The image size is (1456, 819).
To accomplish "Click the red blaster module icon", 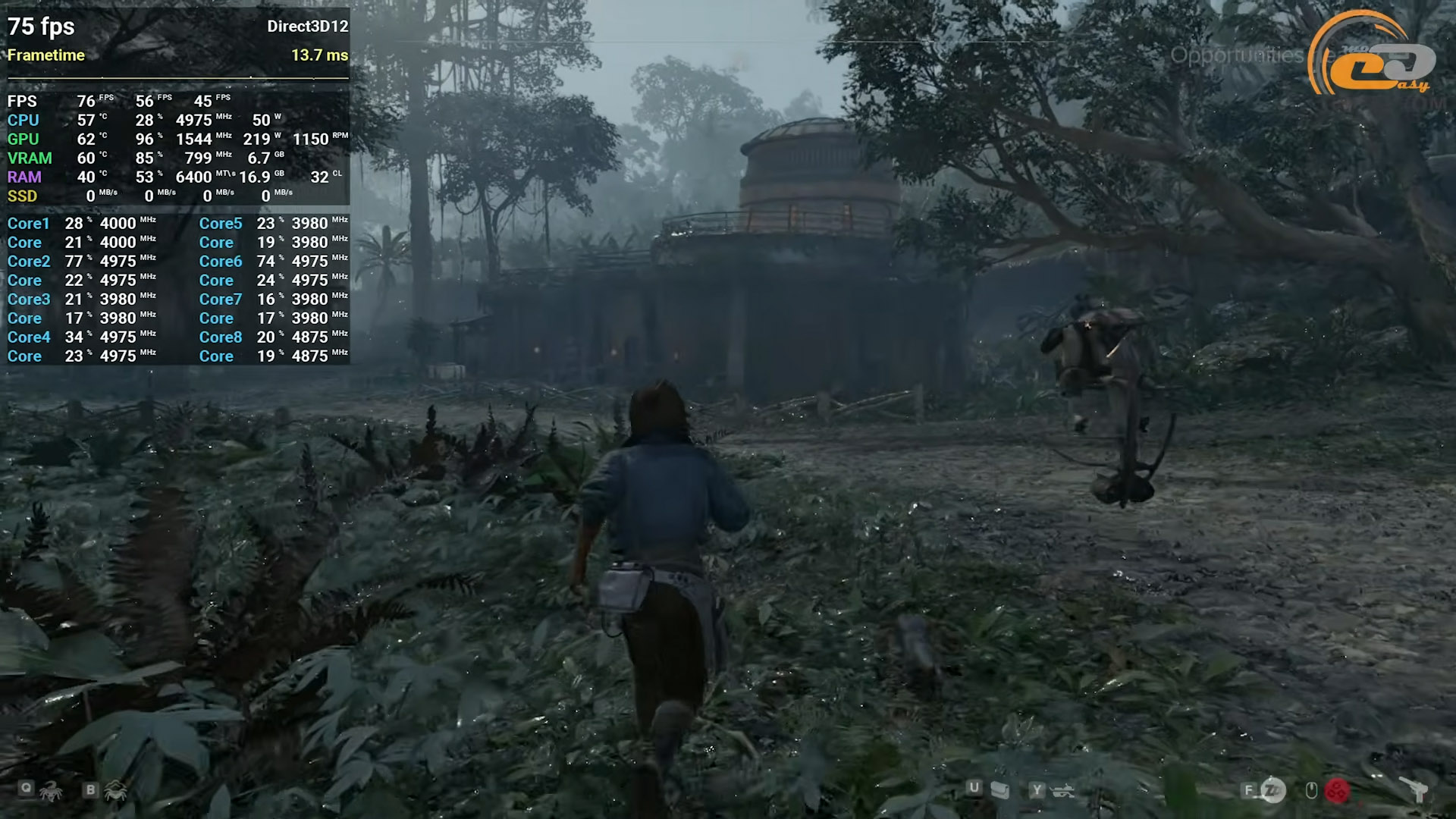I will point(1337,791).
